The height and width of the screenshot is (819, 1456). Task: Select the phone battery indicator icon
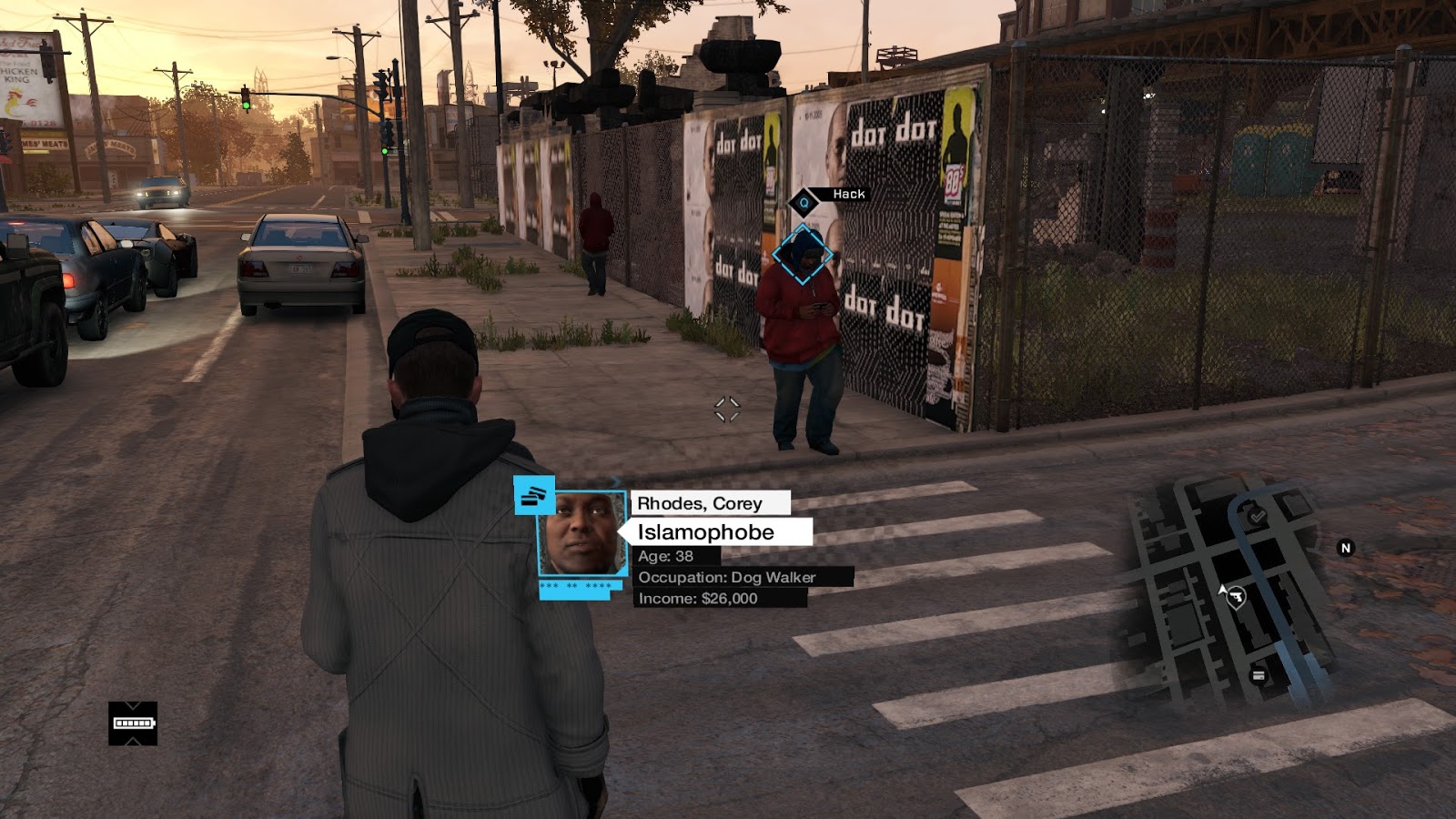coord(133,723)
